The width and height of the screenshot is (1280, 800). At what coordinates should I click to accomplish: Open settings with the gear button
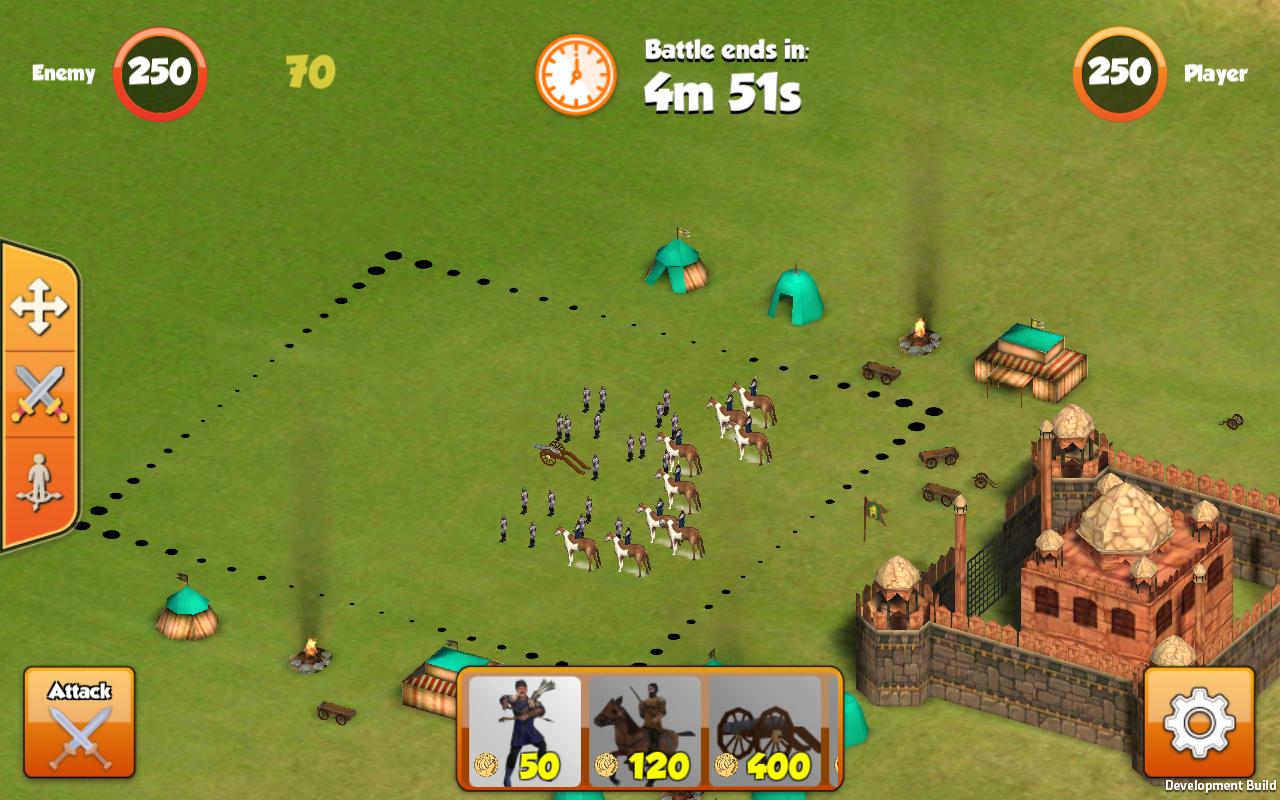(1199, 722)
